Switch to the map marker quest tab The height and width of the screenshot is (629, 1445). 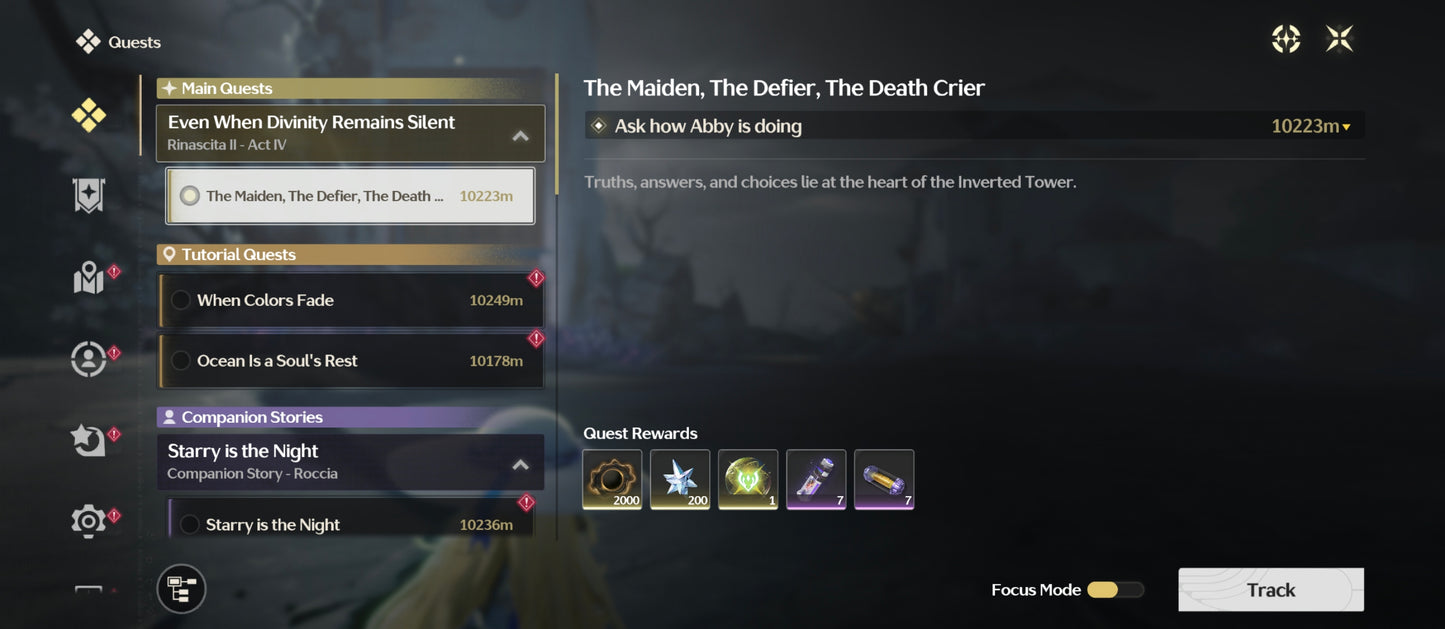[x=88, y=279]
